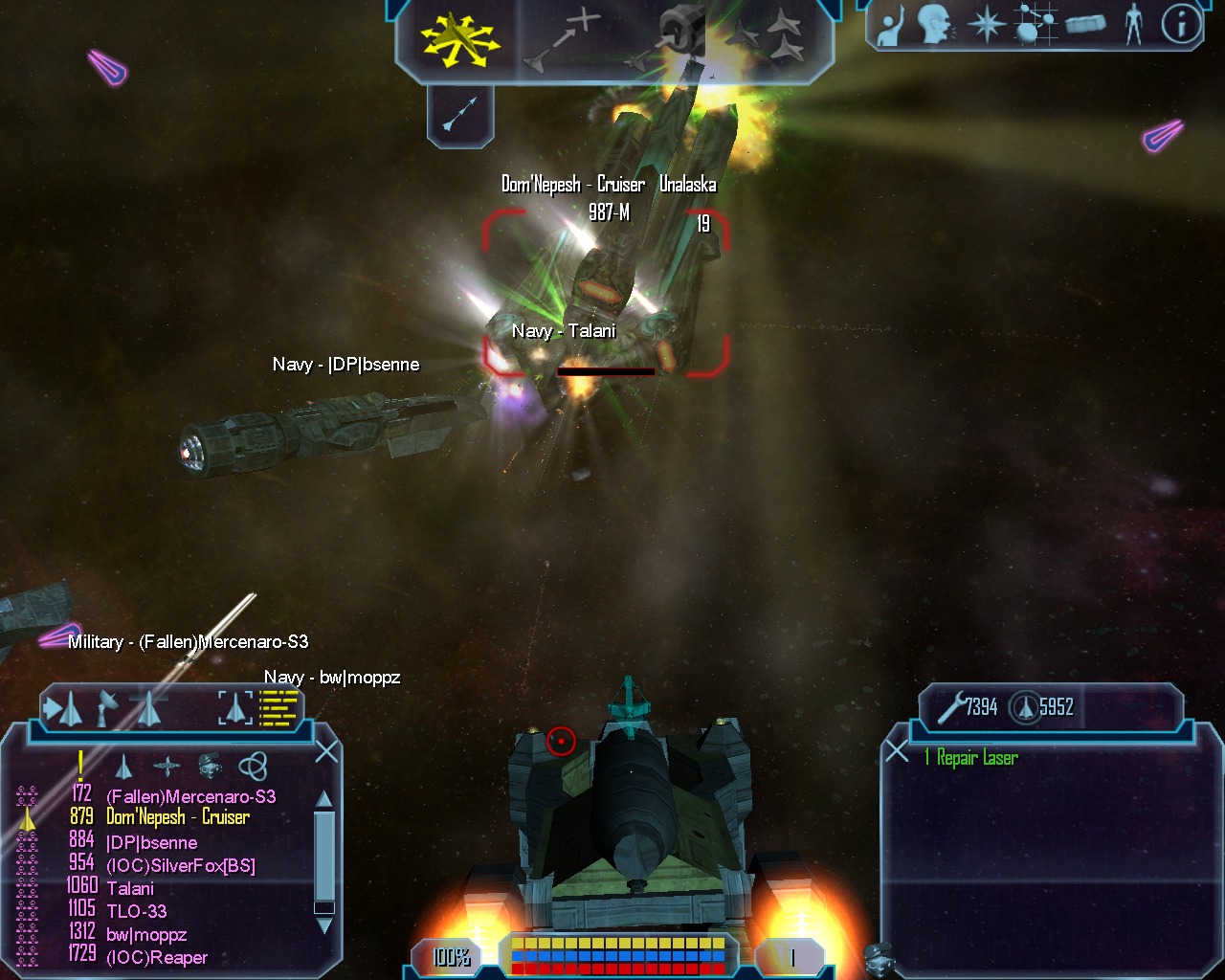The height and width of the screenshot is (980, 1225).
Task: Open the humanoid figure reputation icon
Action: (x=1134, y=26)
